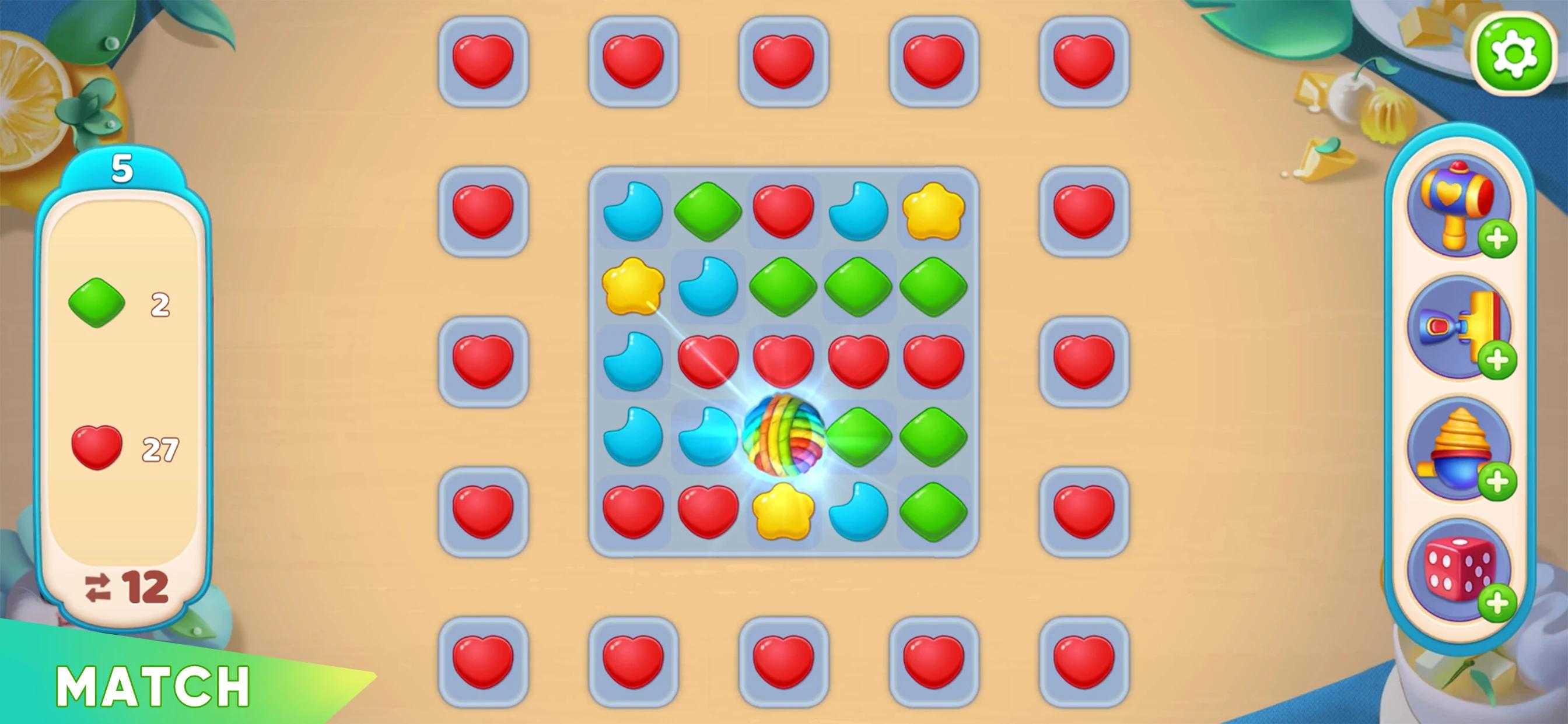Choose the green diamond in the board's top row
The height and width of the screenshot is (724, 1568).
pyautogui.click(x=708, y=210)
